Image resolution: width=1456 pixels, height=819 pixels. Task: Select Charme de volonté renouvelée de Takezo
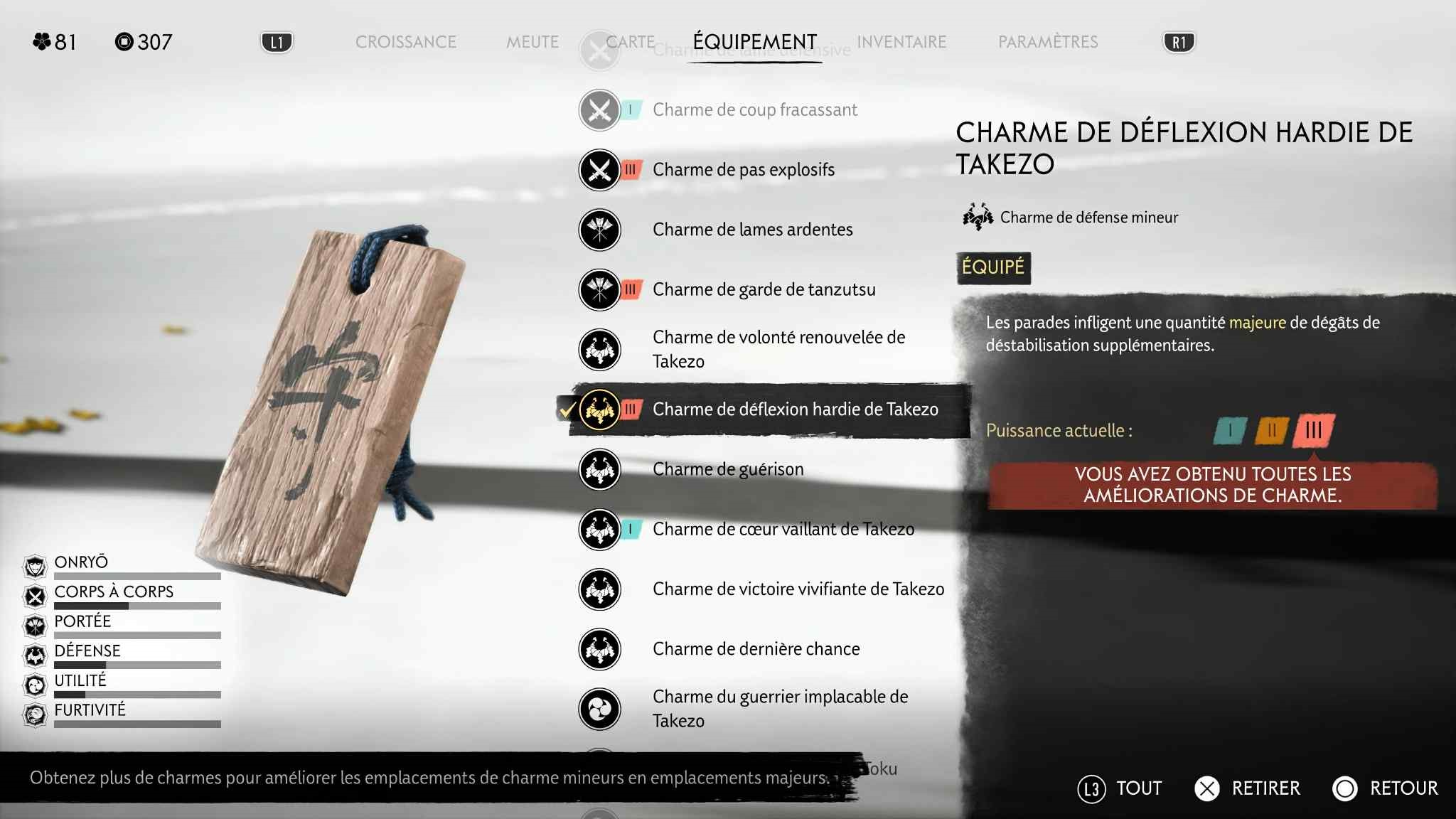pos(778,349)
